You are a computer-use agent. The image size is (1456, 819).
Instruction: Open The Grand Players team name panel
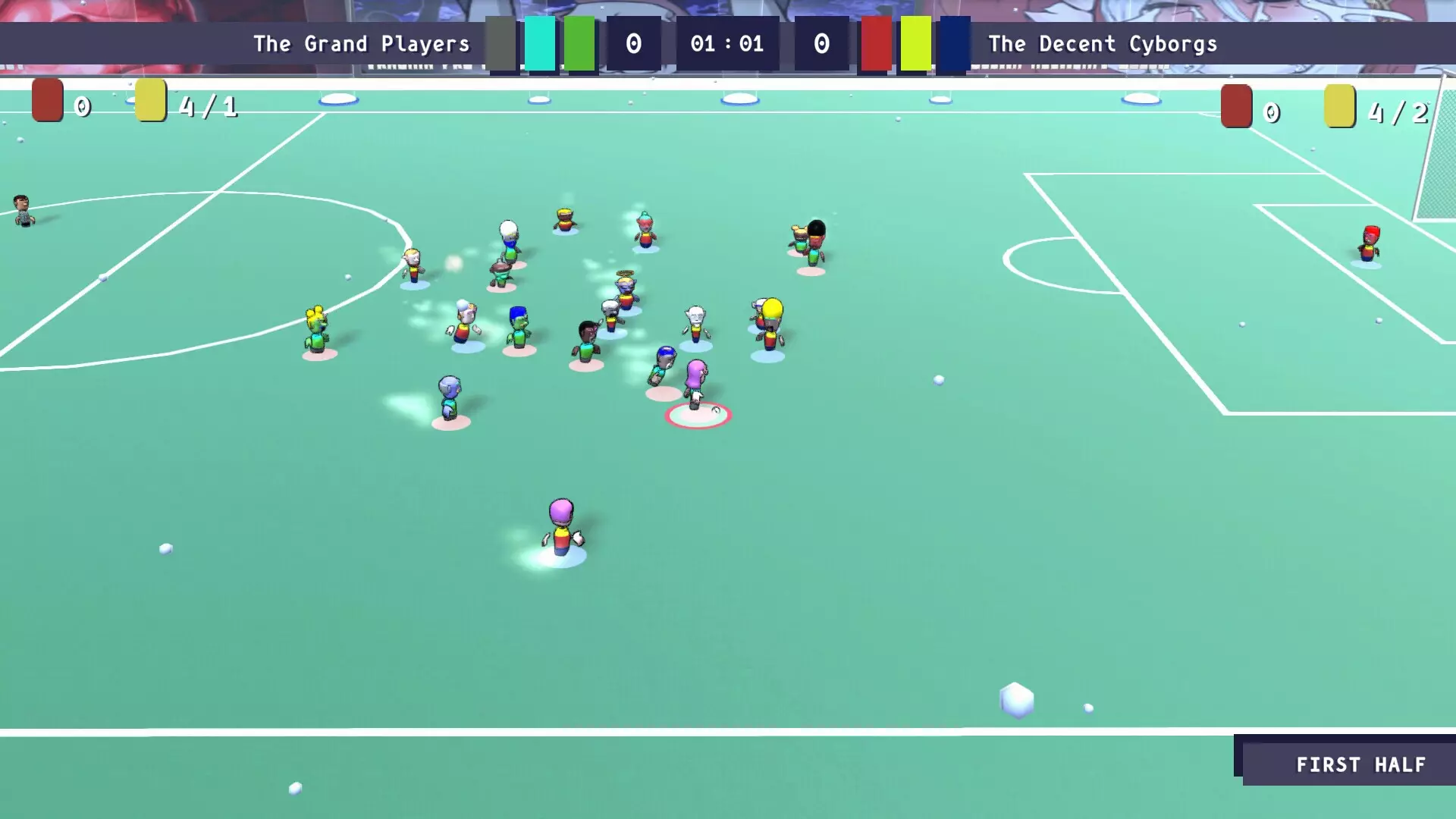(x=360, y=43)
